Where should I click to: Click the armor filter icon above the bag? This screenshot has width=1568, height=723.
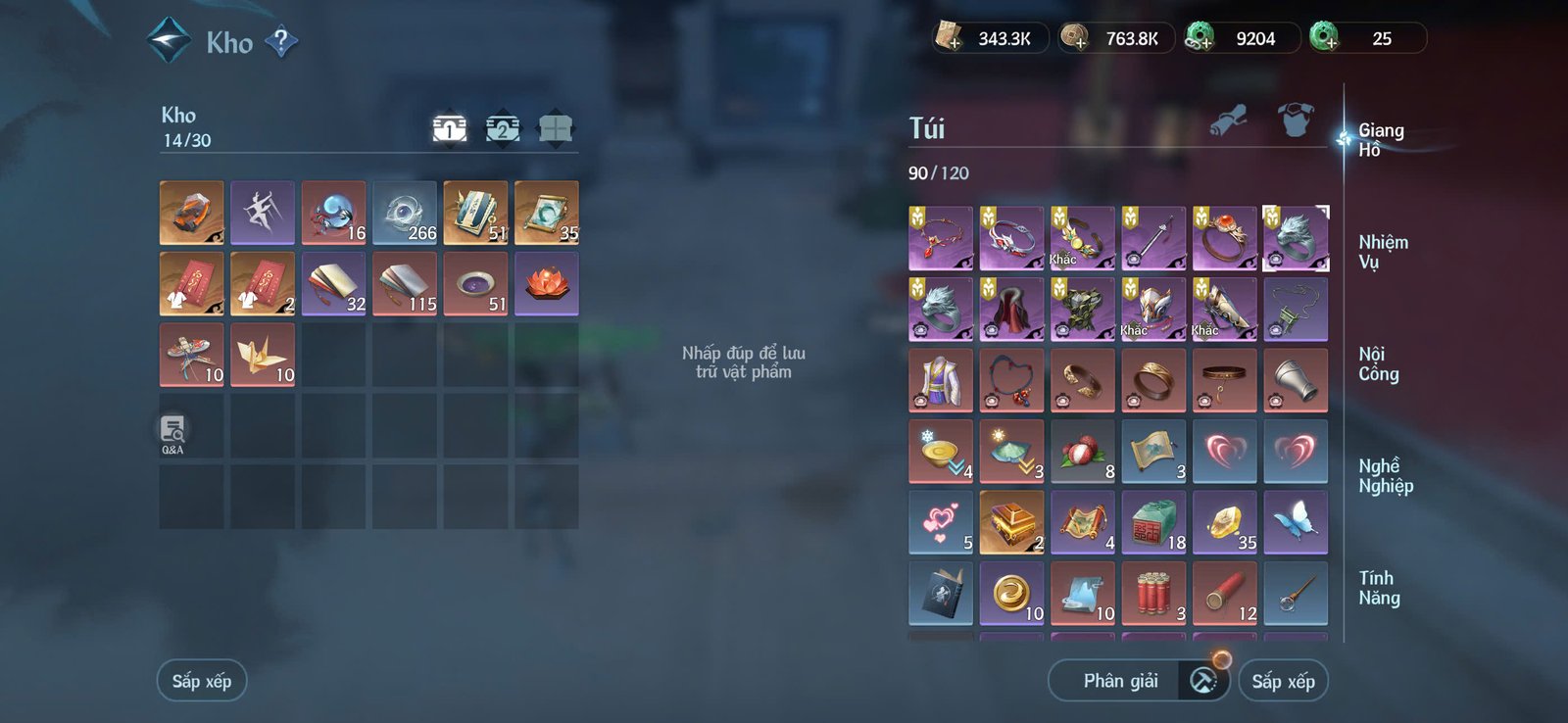tap(1296, 120)
